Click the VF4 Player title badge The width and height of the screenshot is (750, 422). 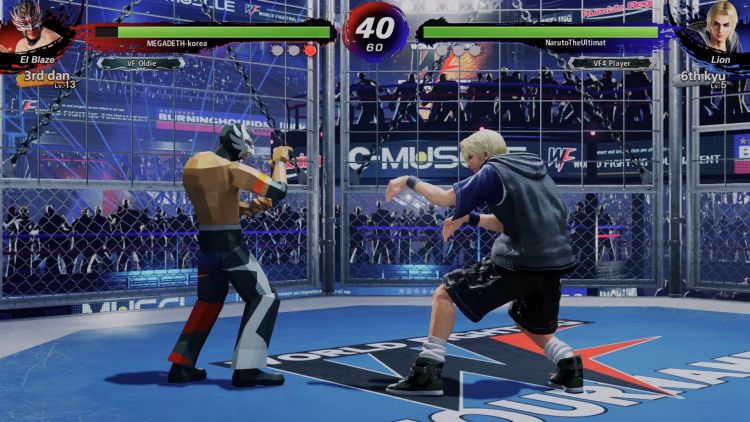coord(611,63)
